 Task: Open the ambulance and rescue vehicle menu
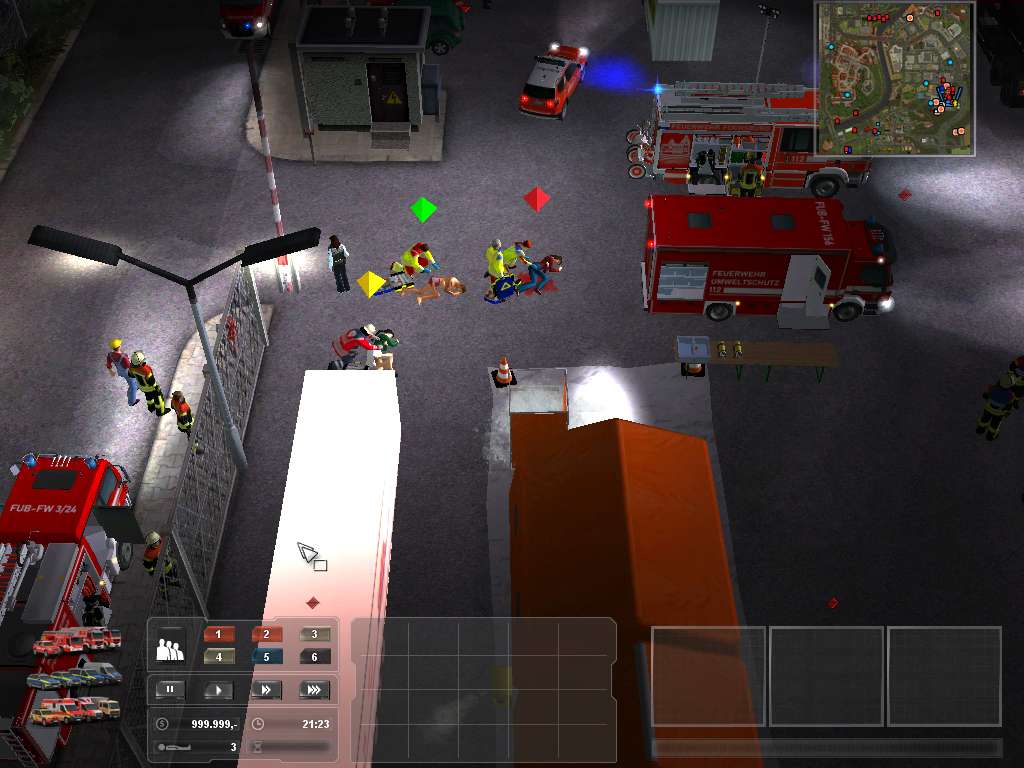point(74,710)
